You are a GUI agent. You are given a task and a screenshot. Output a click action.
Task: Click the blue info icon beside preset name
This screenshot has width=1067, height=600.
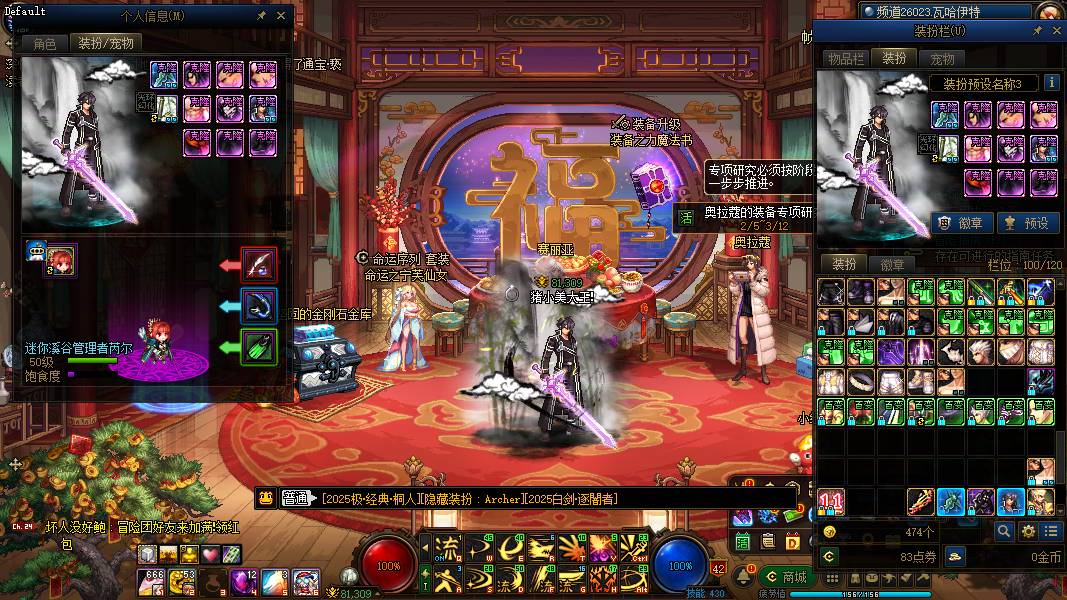pos(1051,83)
